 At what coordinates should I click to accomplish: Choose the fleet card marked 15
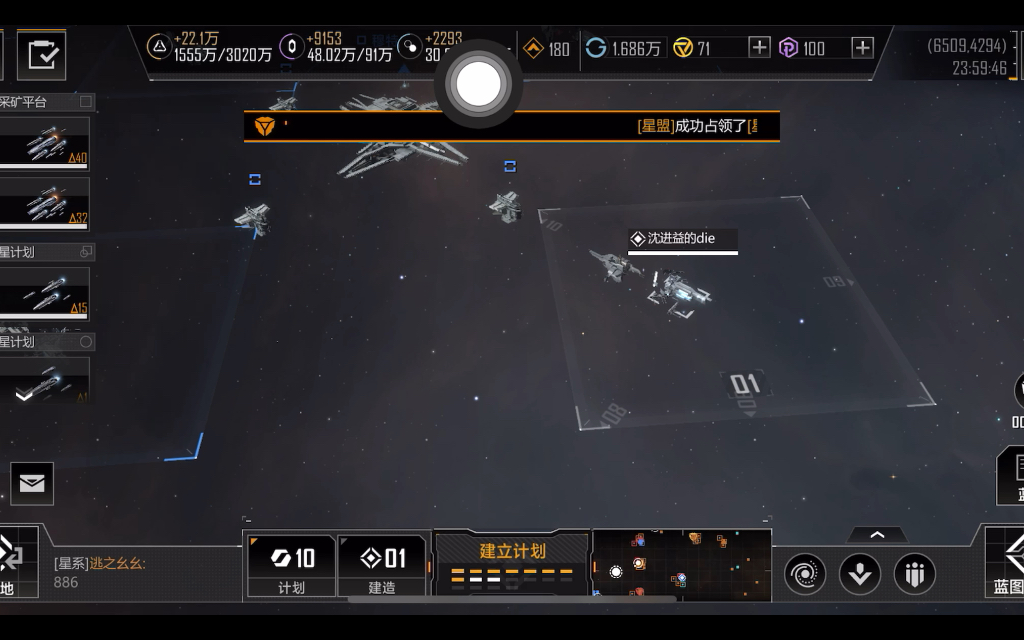coord(44,293)
